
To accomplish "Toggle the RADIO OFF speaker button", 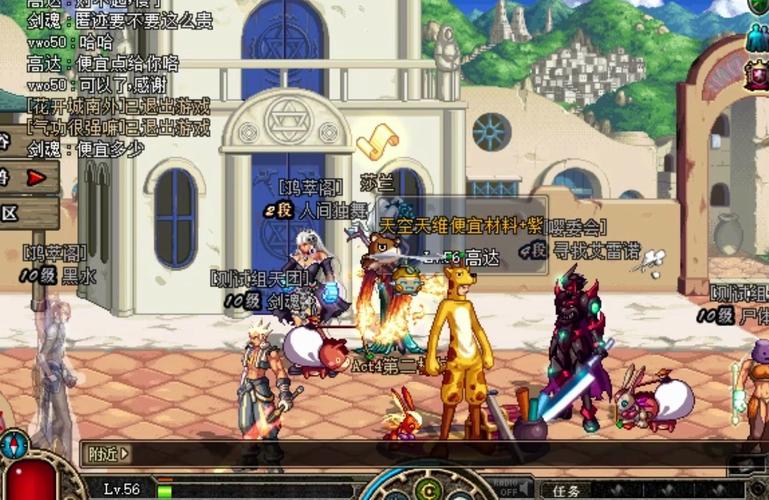I will pos(508,487).
